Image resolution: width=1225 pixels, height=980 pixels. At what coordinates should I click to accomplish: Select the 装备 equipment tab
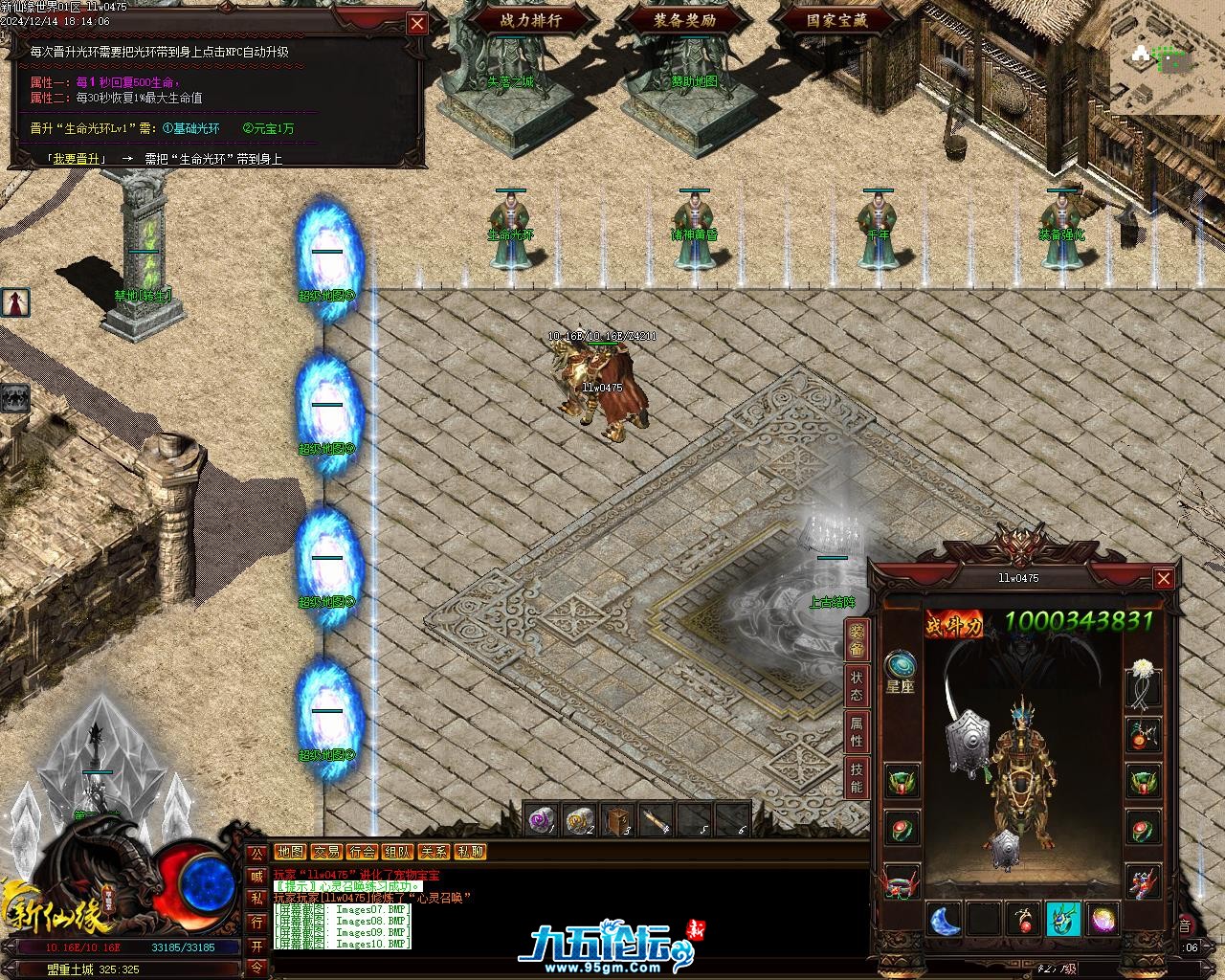pyautogui.click(x=857, y=639)
